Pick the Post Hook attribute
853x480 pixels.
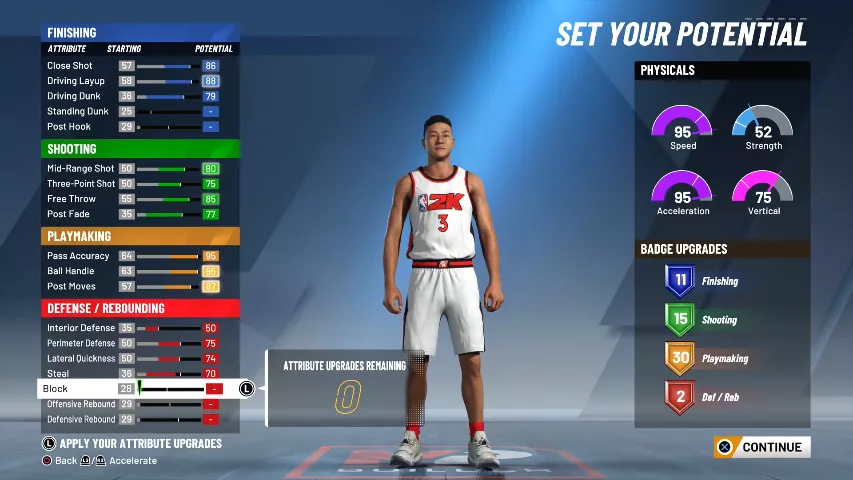pos(132,127)
